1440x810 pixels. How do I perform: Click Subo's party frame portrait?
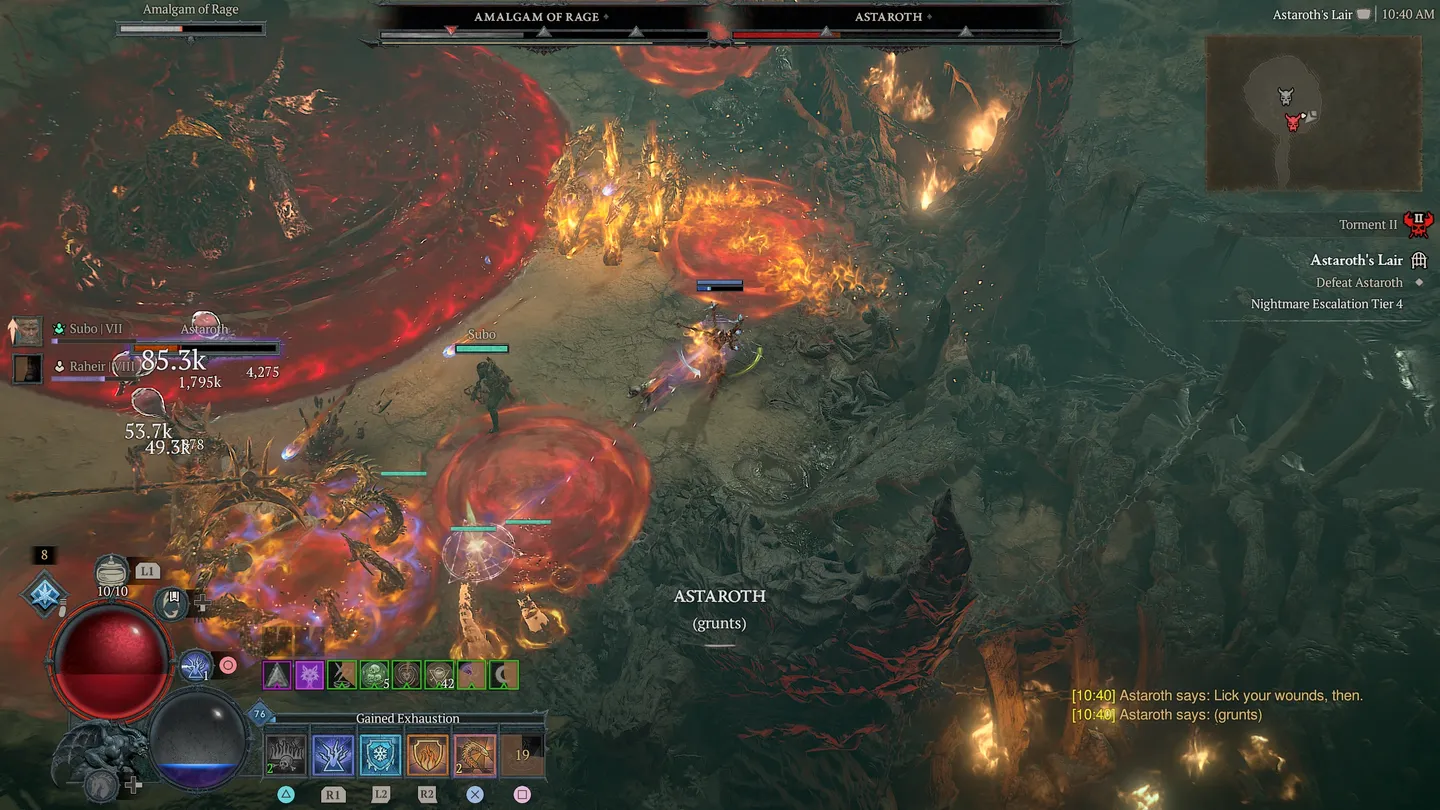(26, 330)
